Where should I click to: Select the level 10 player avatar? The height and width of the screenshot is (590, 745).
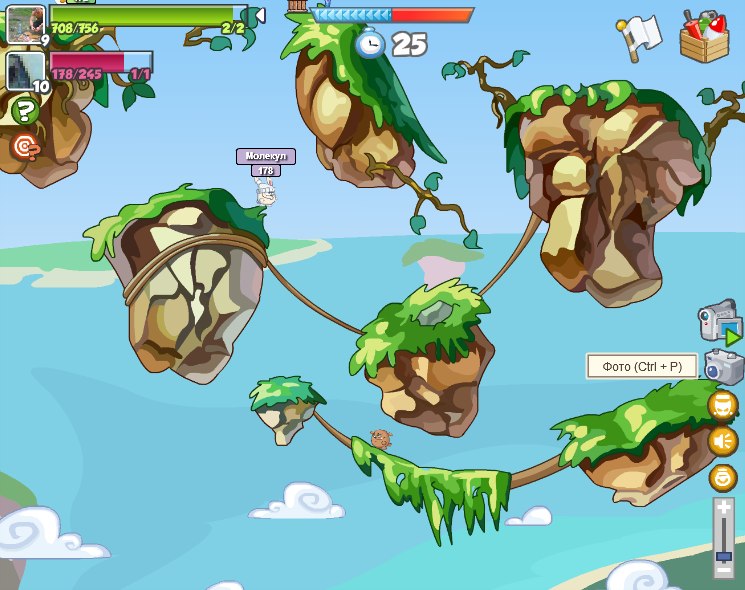click(x=25, y=71)
